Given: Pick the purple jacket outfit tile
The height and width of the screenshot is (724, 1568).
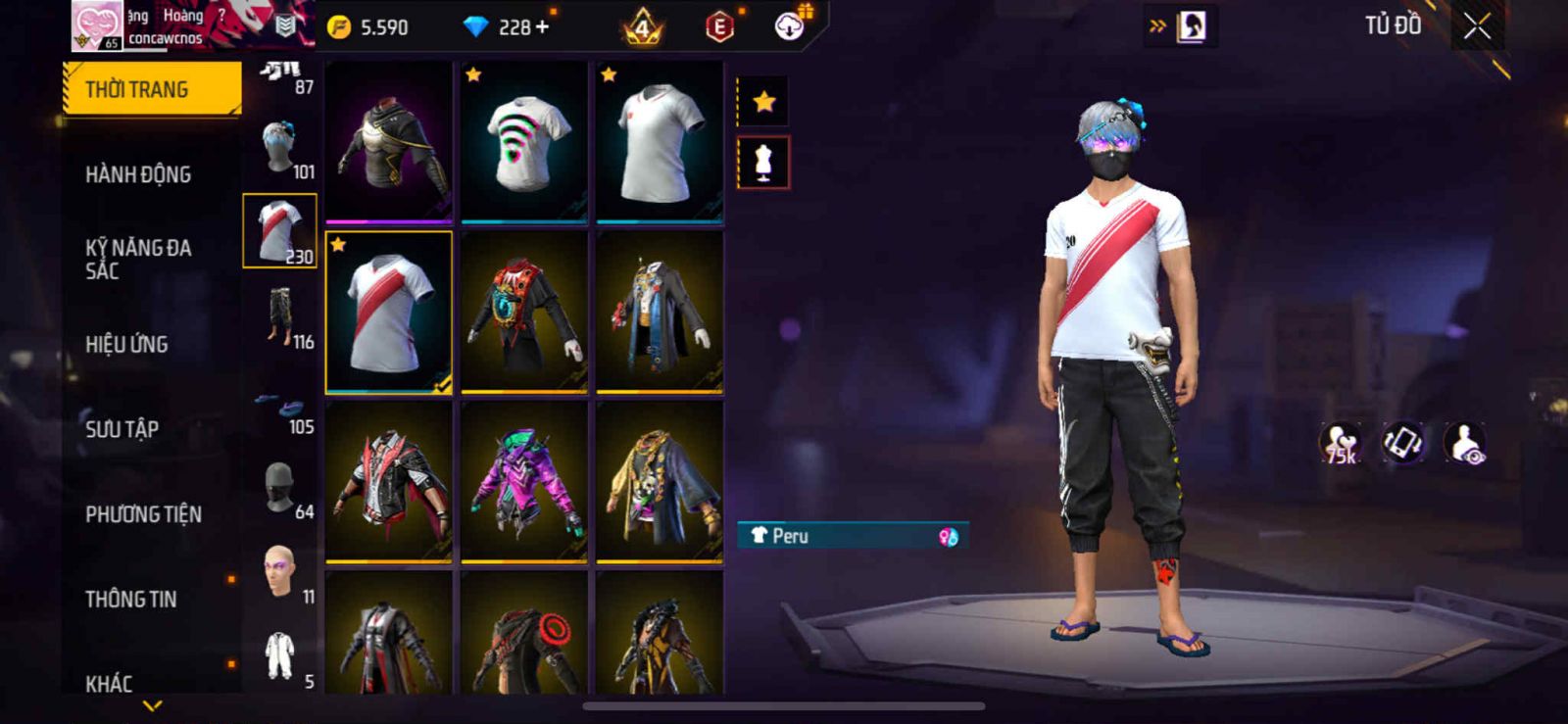Looking at the screenshot, I should point(524,481).
